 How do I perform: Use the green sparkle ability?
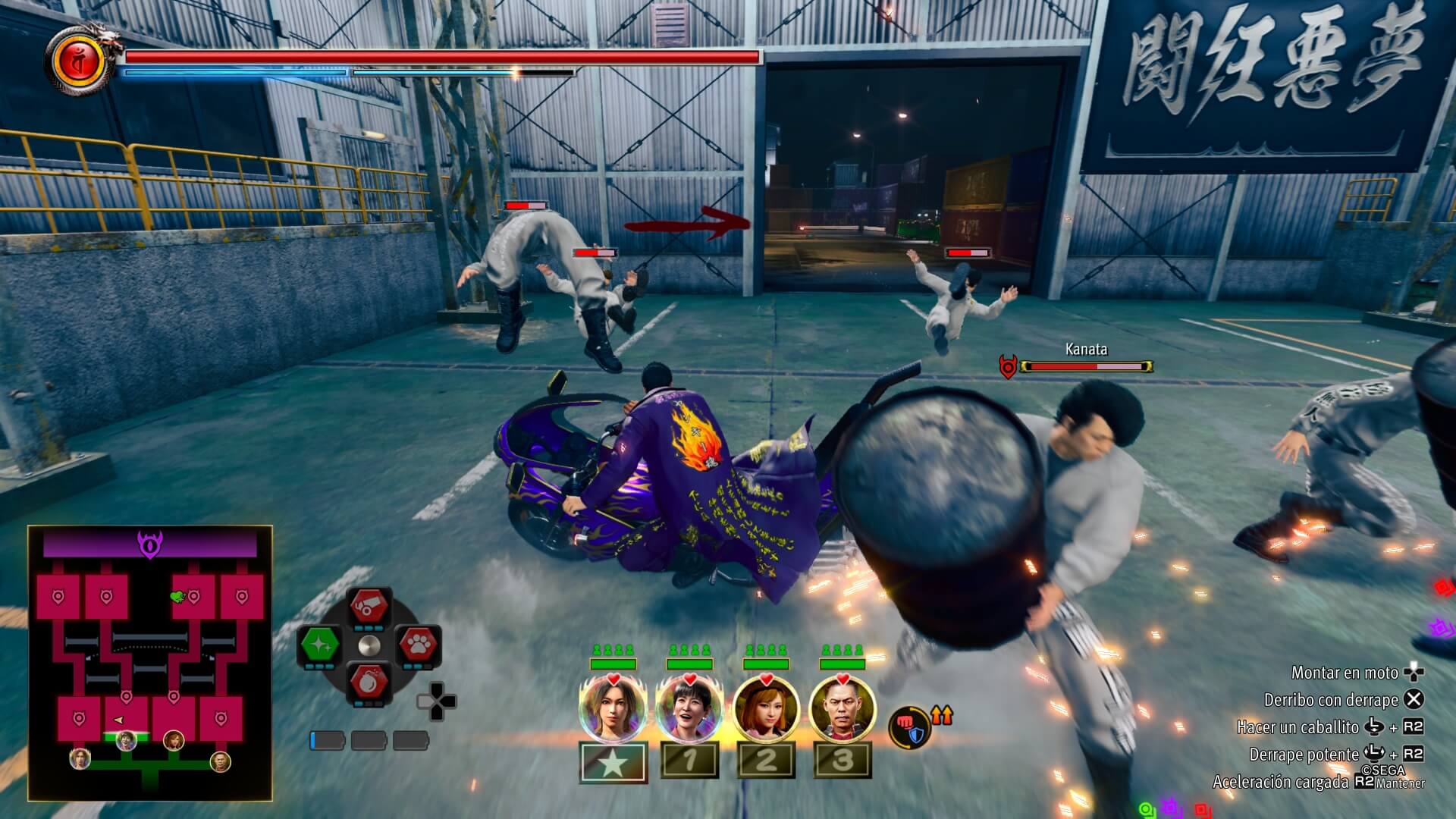[320, 645]
